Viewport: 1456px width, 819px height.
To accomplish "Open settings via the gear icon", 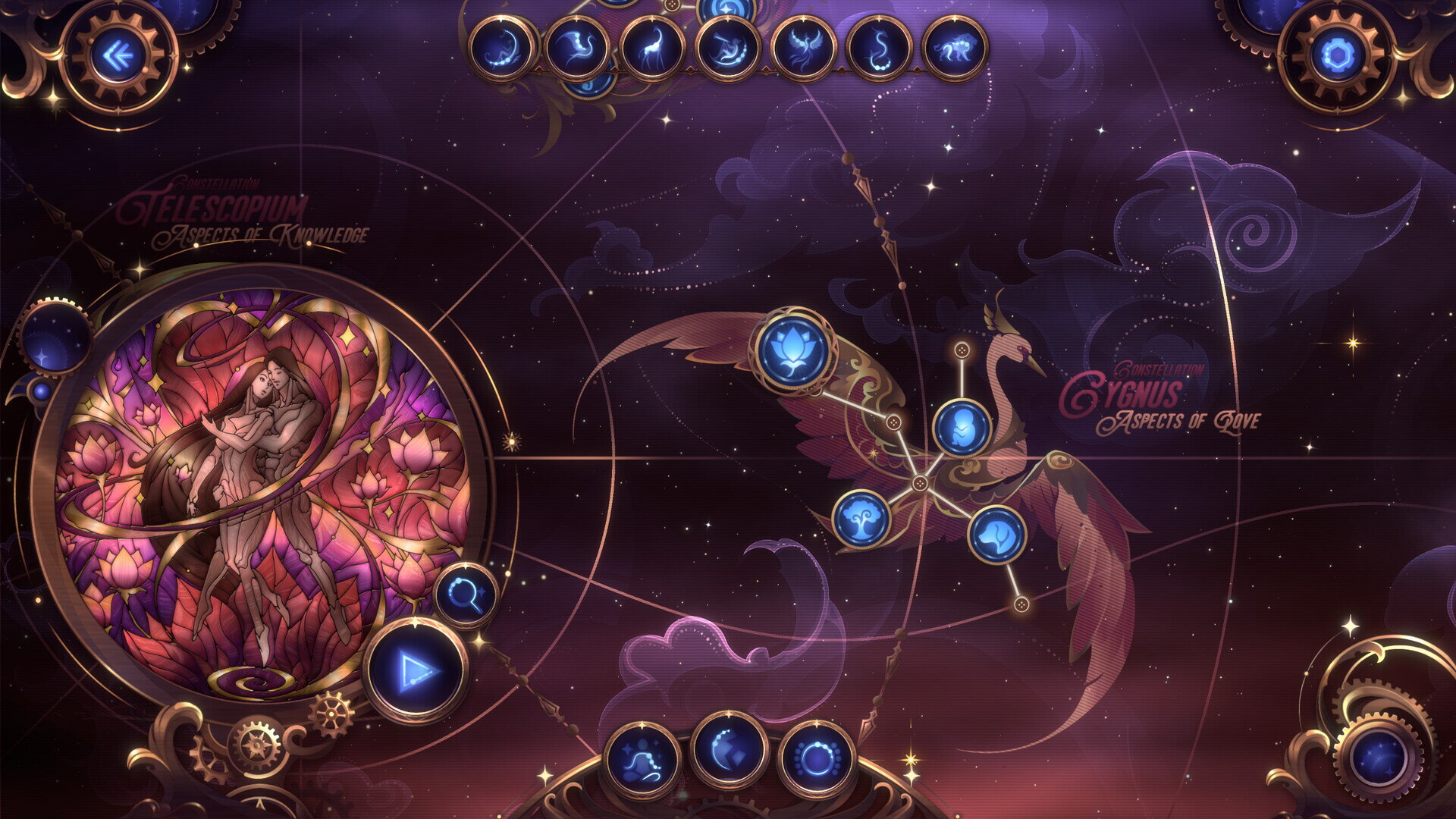I will click(x=1338, y=57).
